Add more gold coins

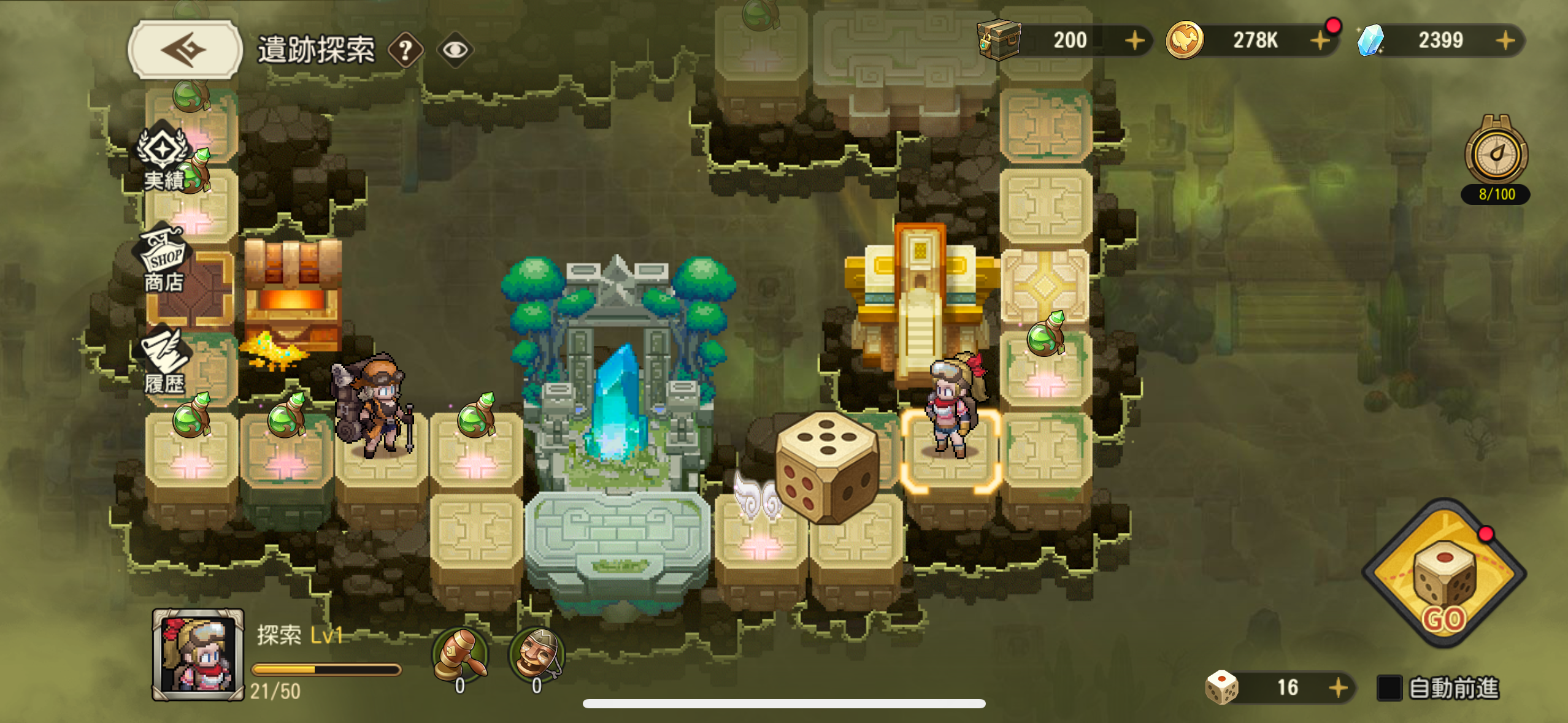pyautogui.click(x=1319, y=40)
